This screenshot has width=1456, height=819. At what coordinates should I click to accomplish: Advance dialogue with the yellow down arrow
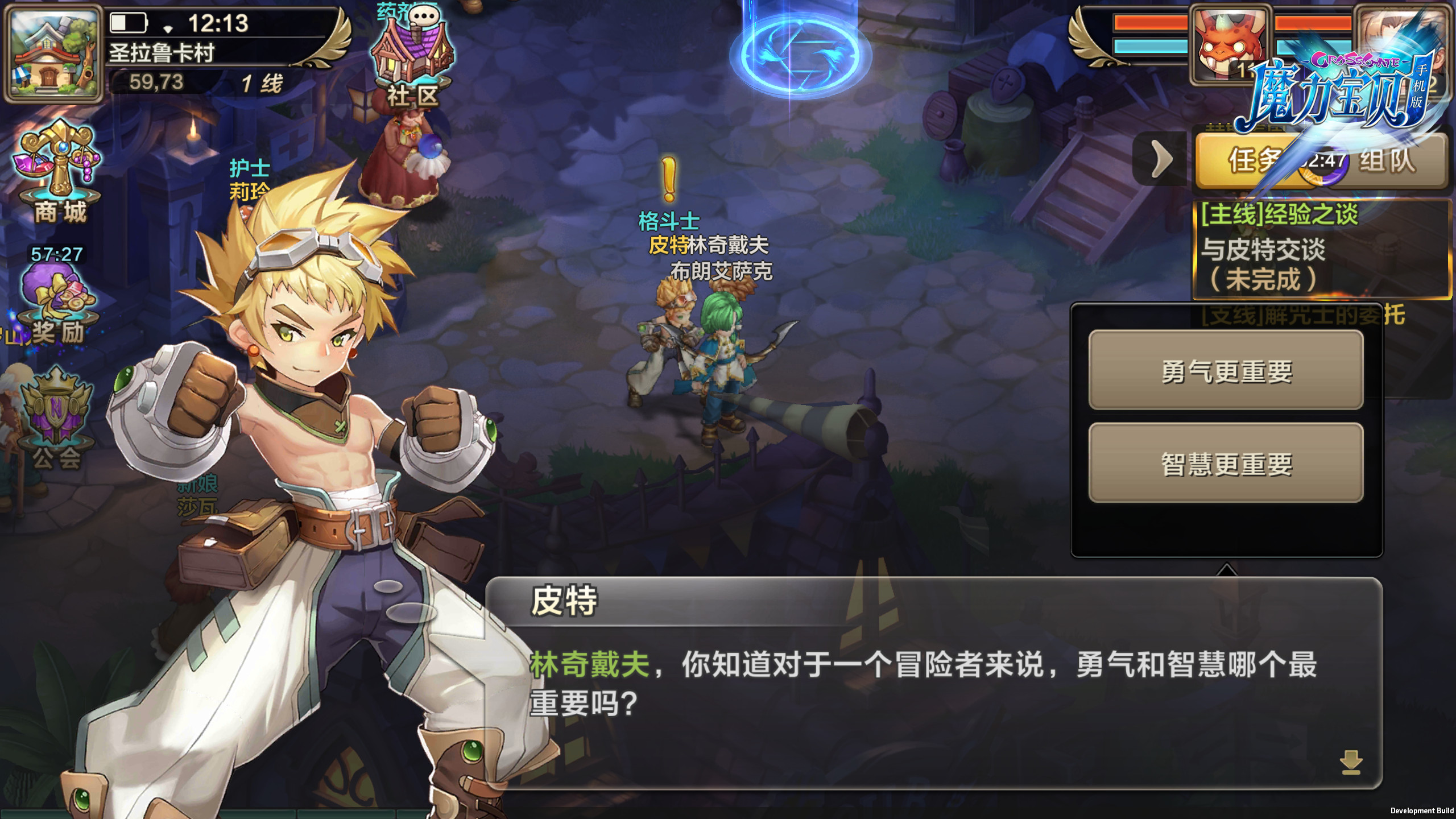click(x=1351, y=762)
